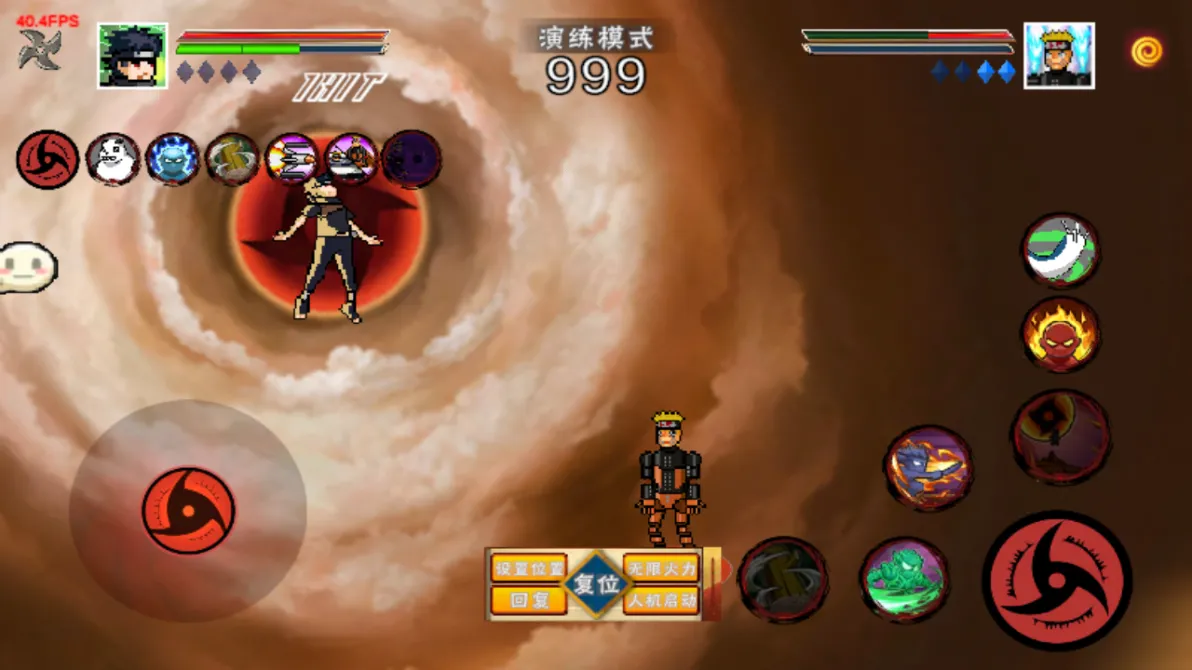Choose the blue lightning figure icon
The height and width of the screenshot is (670, 1192).
172,160
